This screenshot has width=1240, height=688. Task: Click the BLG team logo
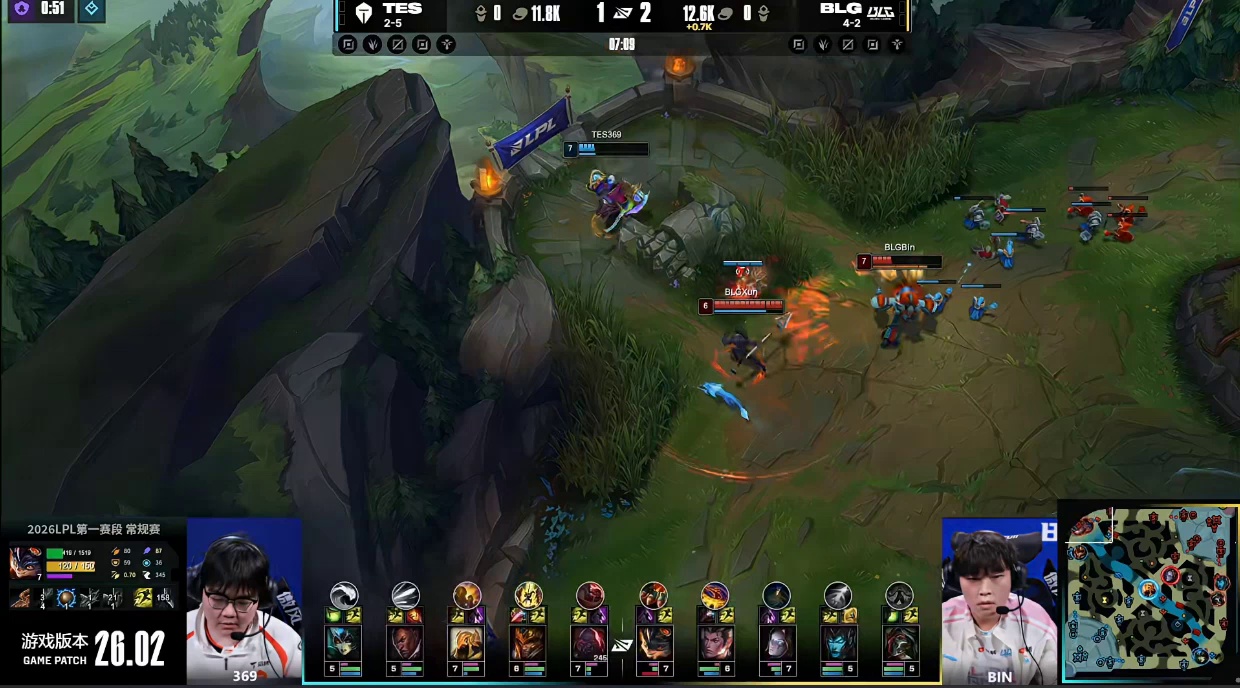pyautogui.click(x=880, y=13)
